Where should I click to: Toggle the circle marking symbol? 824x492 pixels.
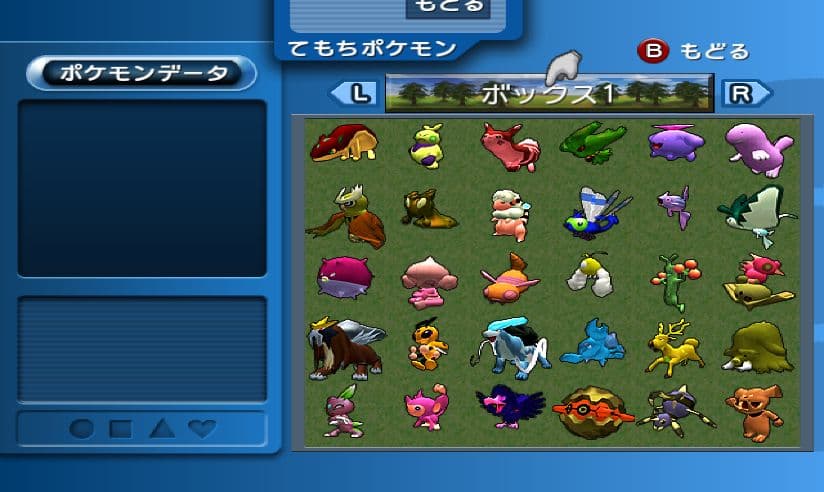tap(82, 429)
